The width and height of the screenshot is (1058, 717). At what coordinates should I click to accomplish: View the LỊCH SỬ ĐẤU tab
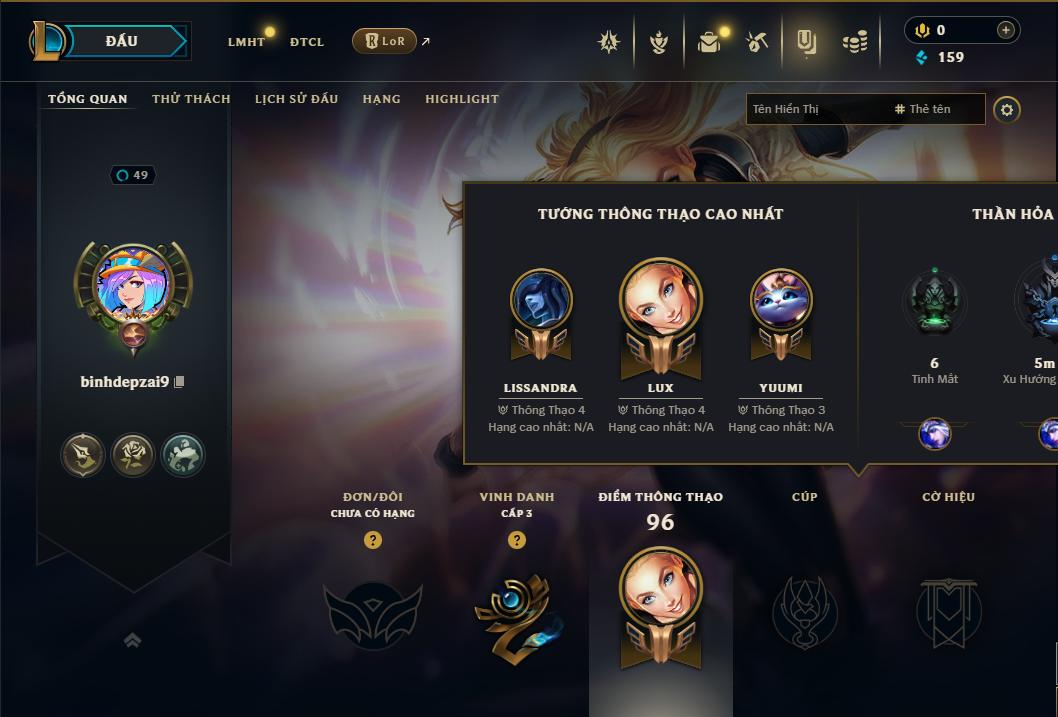pos(296,99)
